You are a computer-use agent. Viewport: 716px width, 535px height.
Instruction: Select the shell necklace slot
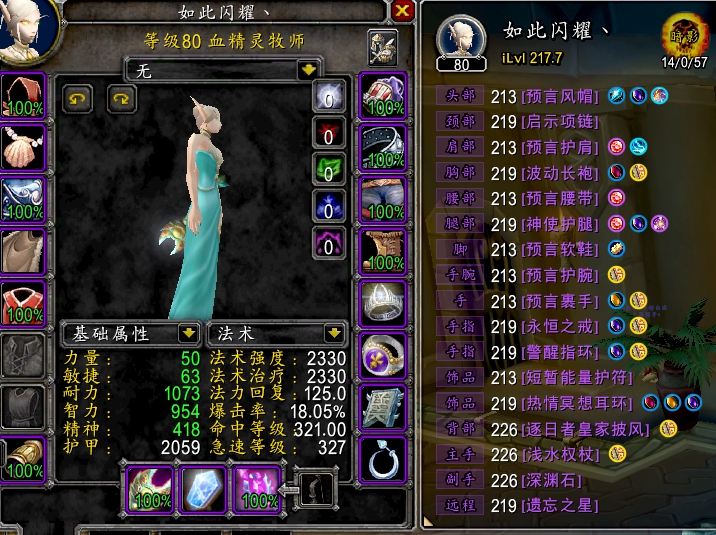pyautogui.click(x=22, y=148)
